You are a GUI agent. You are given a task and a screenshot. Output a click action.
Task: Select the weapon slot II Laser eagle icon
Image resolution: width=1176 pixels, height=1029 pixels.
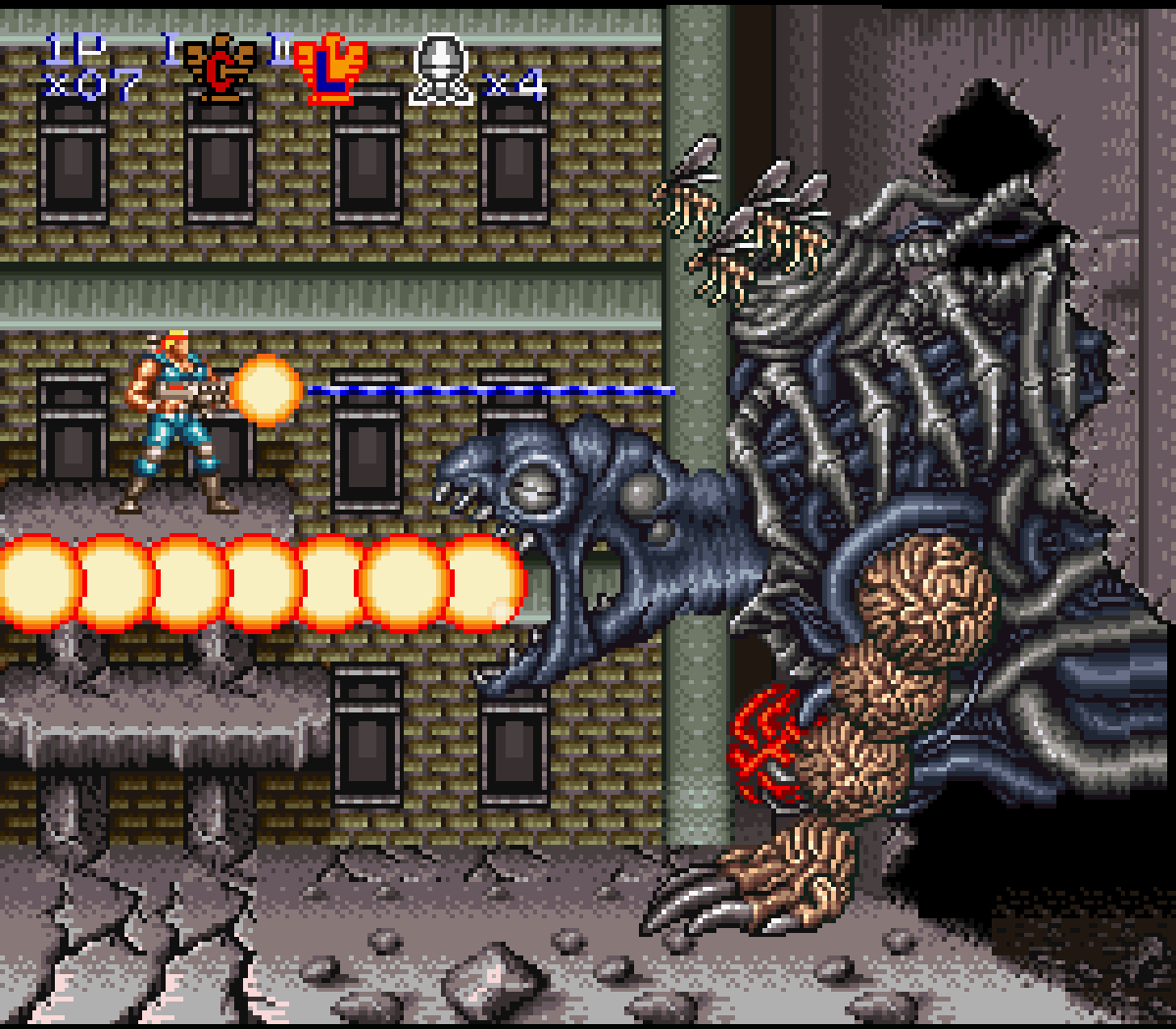[x=331, y=69]
